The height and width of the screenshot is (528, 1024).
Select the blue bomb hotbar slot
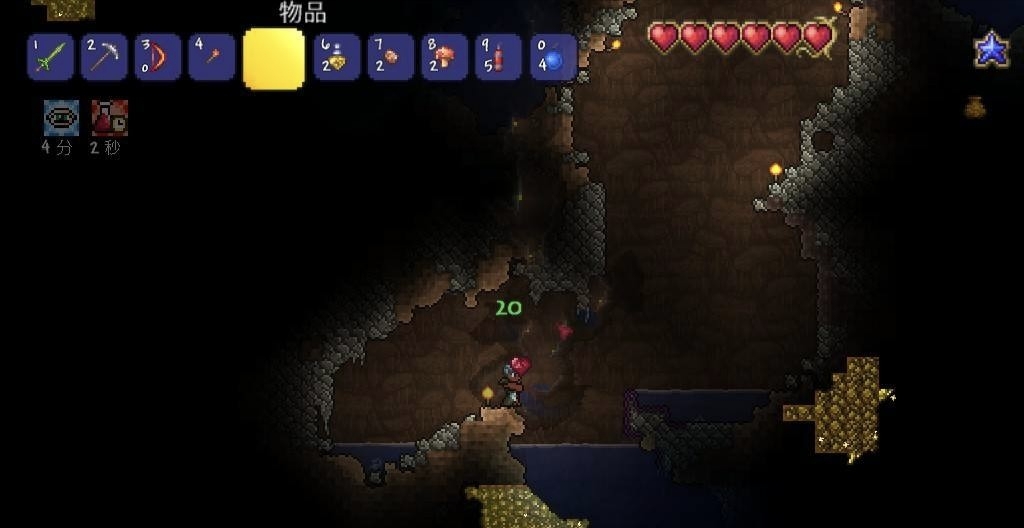tap(553, 57)
